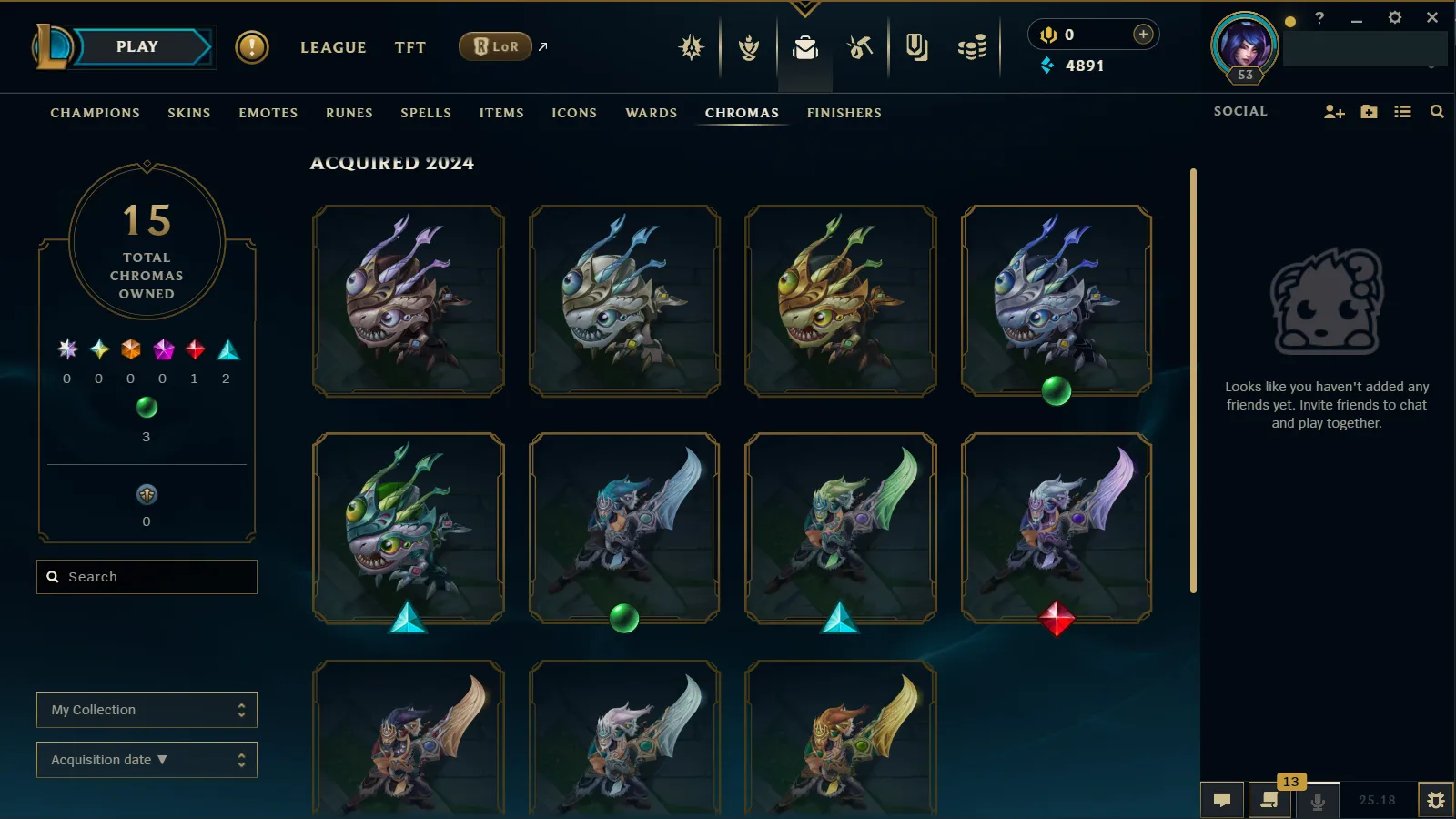1456x819 pixels.
Task: Toggle the microphone icon for voice chat
Action: [1319, 802]
